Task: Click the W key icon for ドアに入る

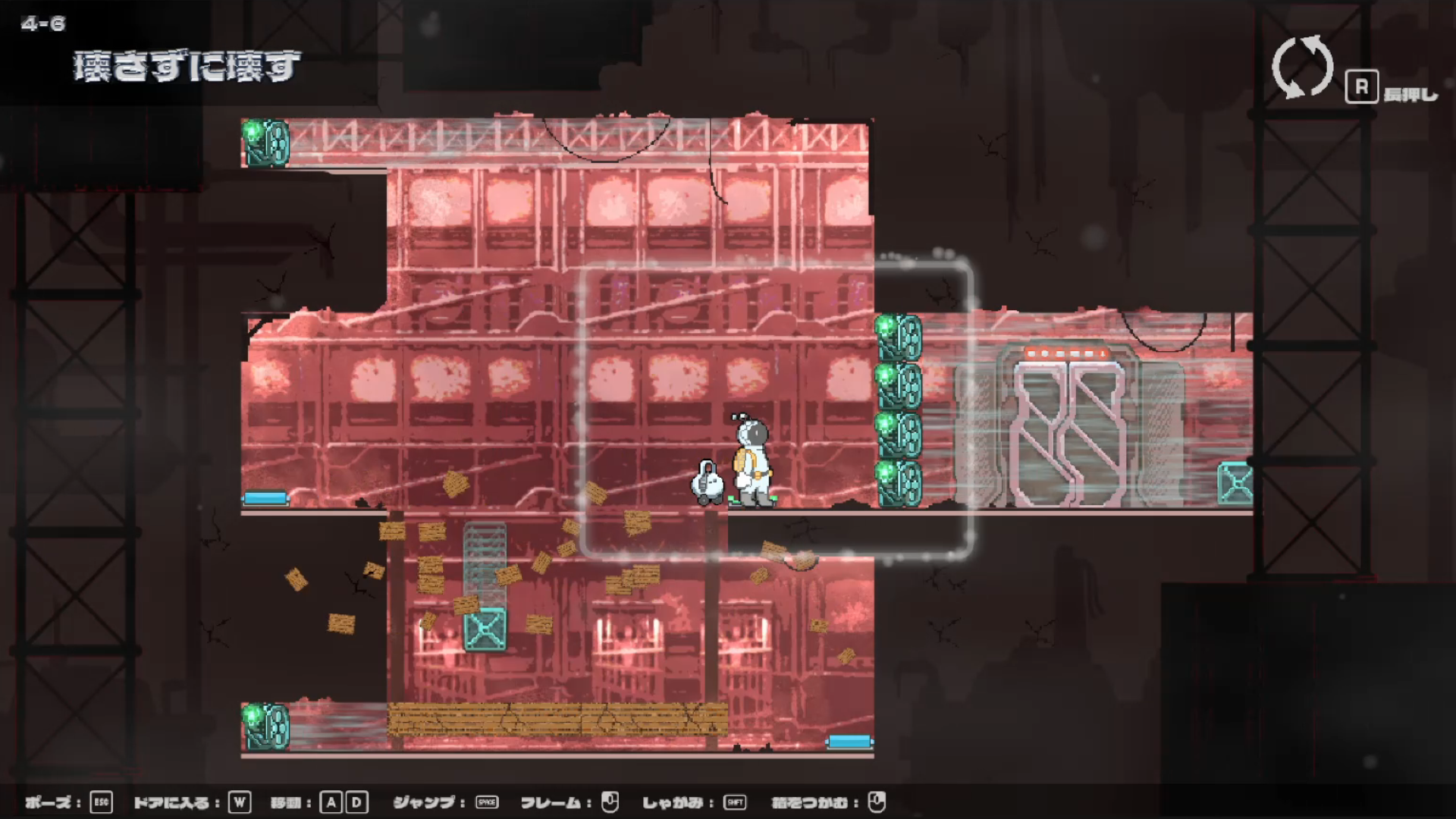Action: coord(240,801)
